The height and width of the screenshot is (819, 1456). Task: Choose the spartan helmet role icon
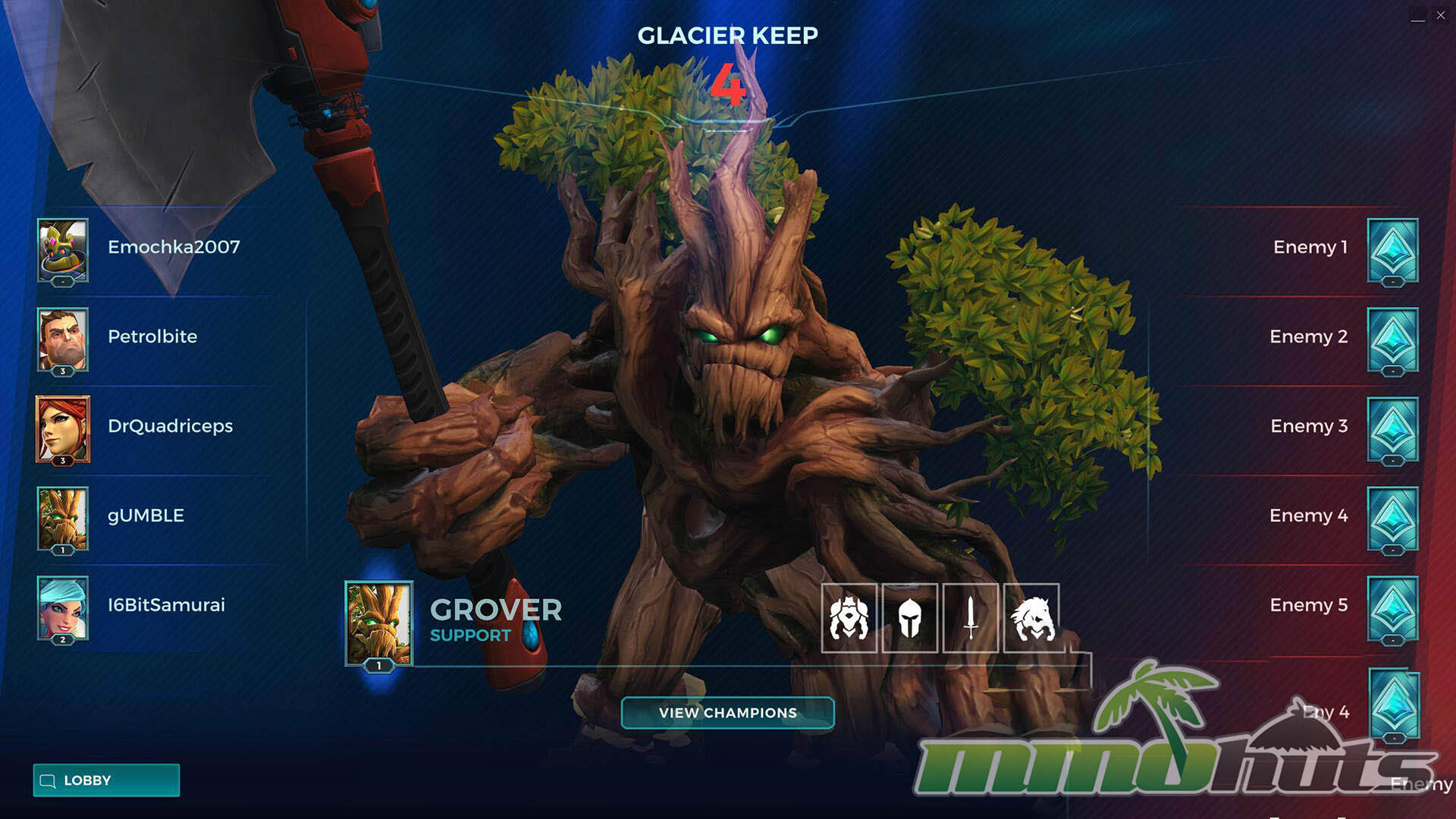click(909, 618)
